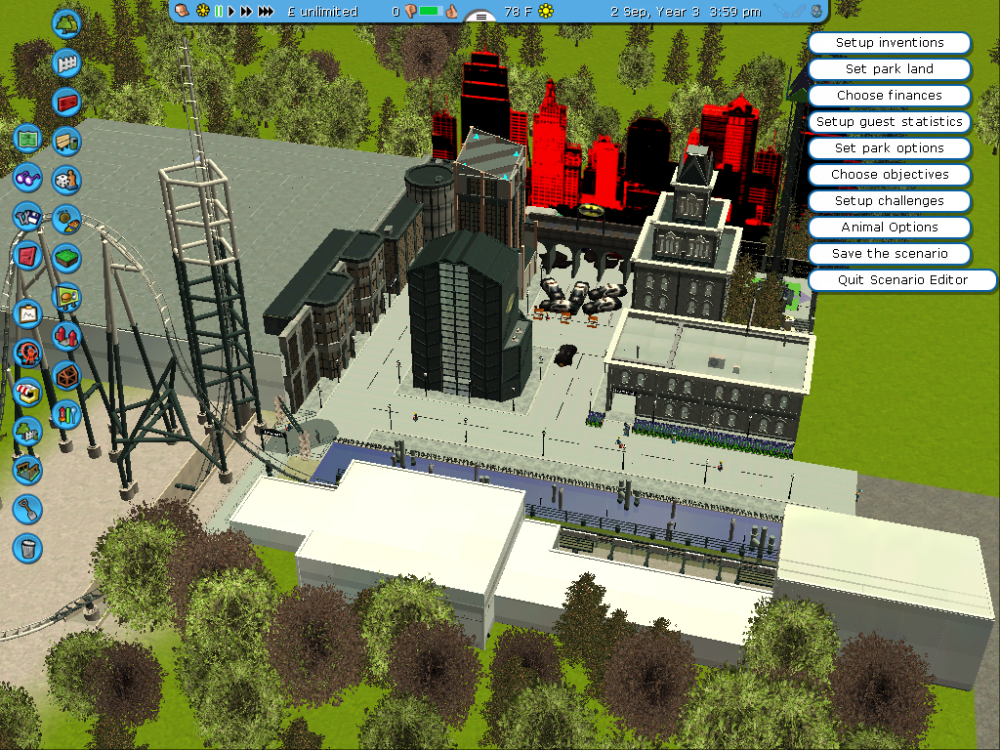Open Choose finances
Image resolution: width=1000 pixels, height=750 pixels.
click(889, 95)
